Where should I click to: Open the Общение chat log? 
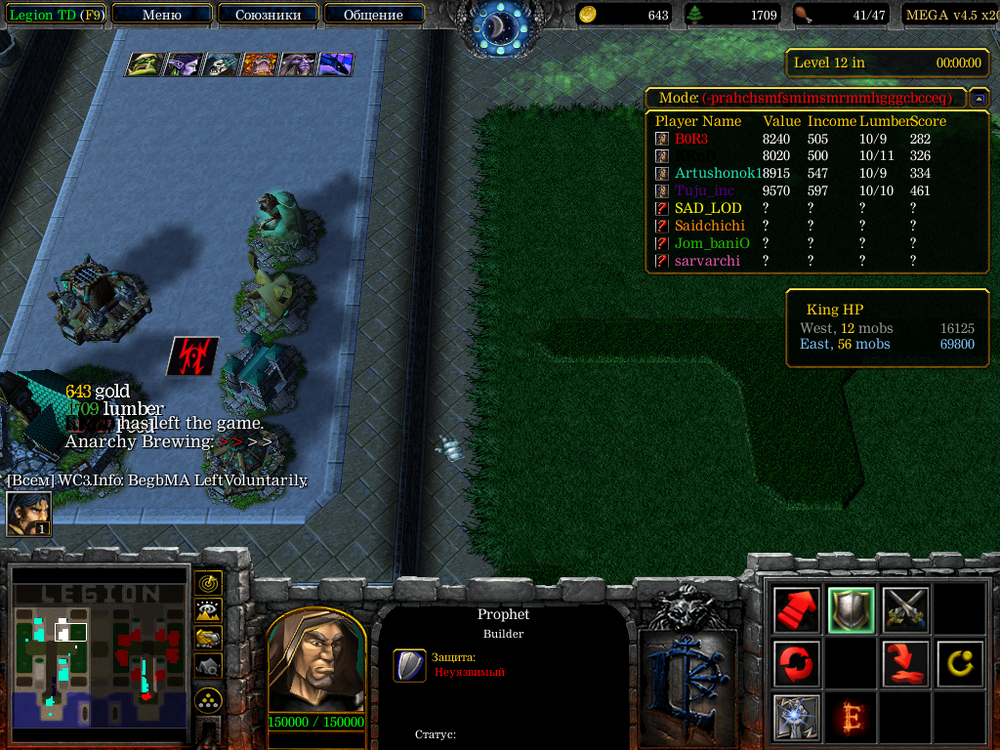pyautogui.click(x=373, y=15)
